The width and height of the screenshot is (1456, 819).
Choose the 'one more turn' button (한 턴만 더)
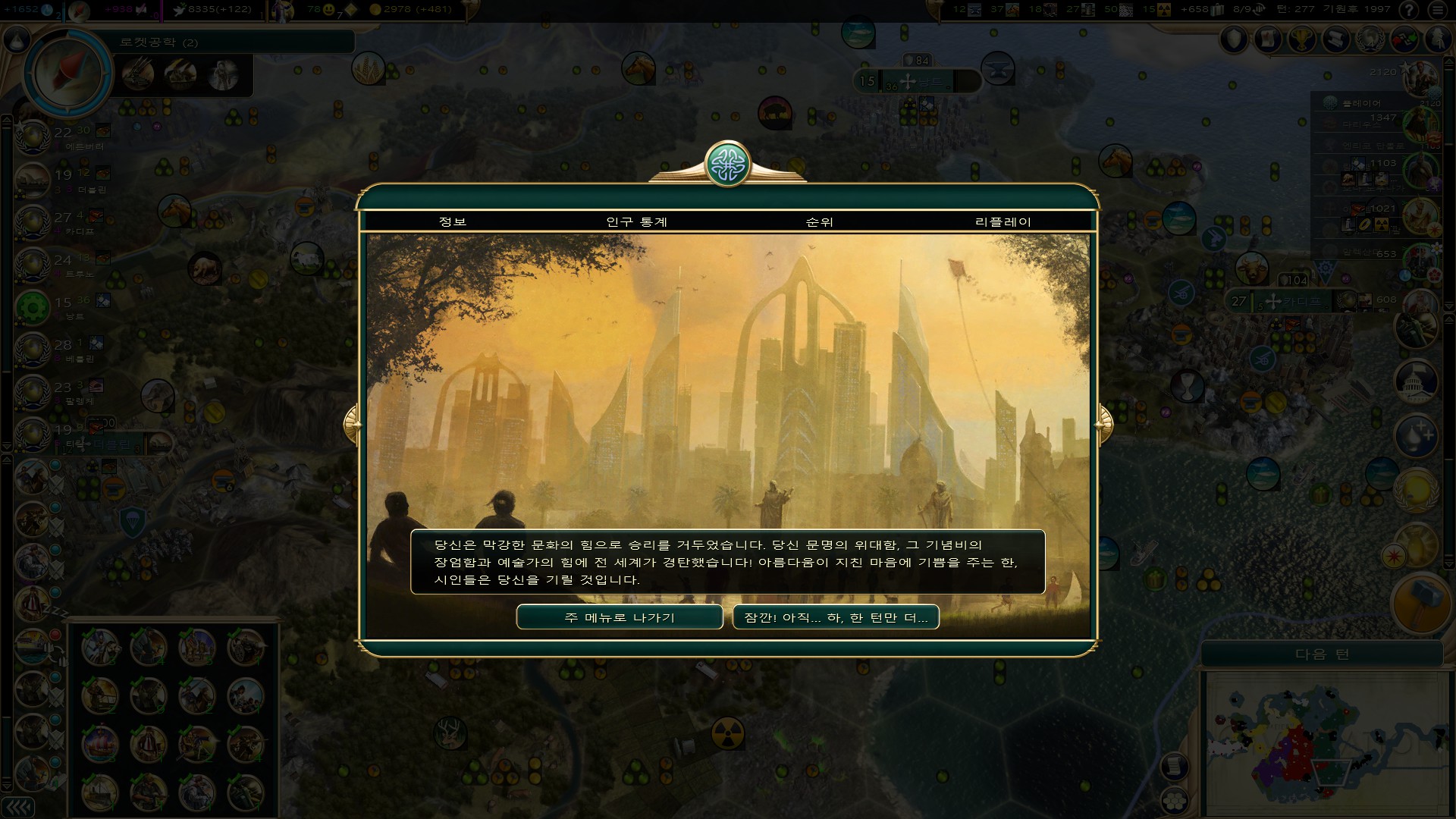click(x=836, y=617)
